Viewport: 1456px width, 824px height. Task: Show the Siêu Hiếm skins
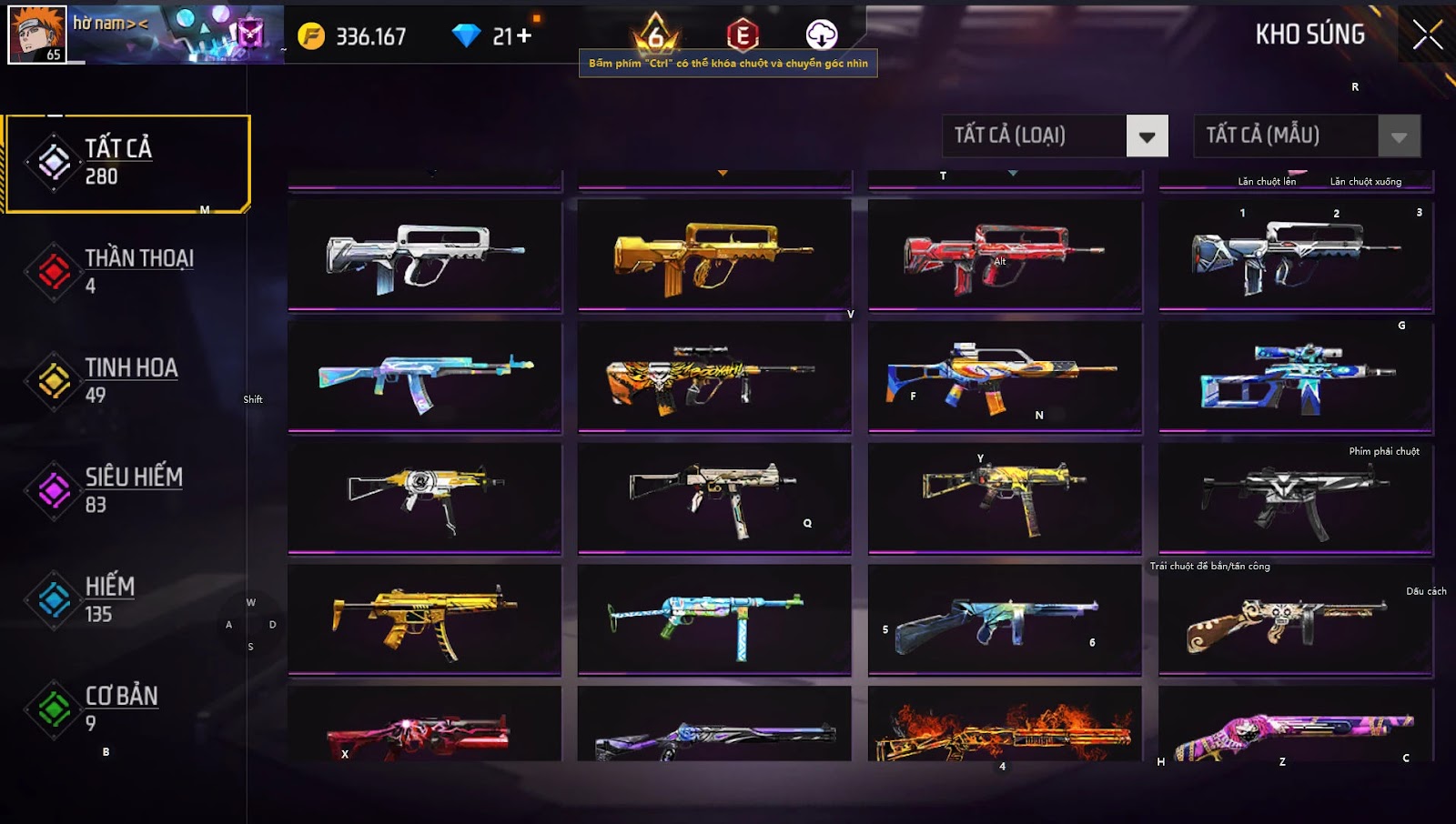click(127, 490)
